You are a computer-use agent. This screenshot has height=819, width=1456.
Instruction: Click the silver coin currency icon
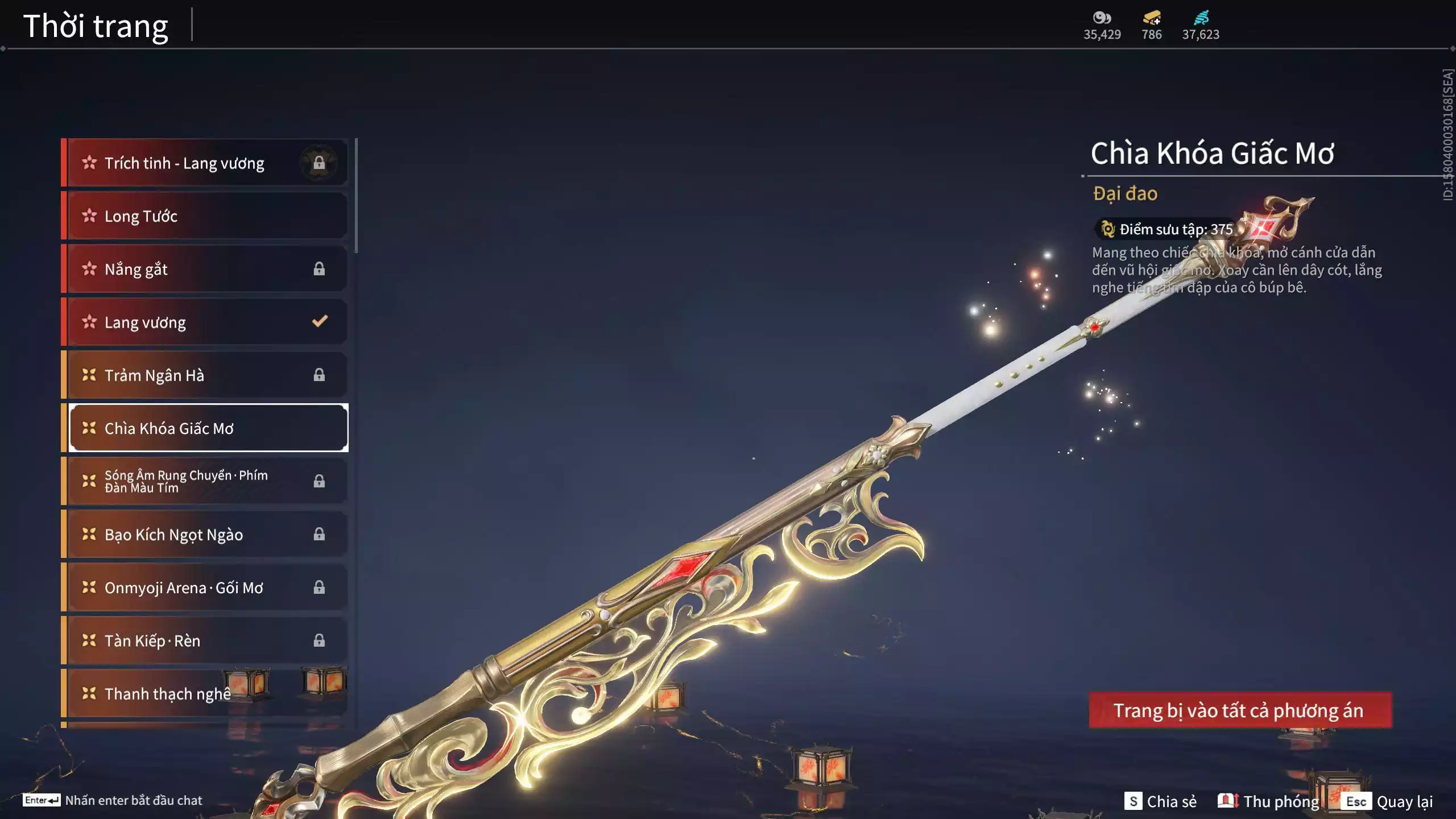(1102, 18)
